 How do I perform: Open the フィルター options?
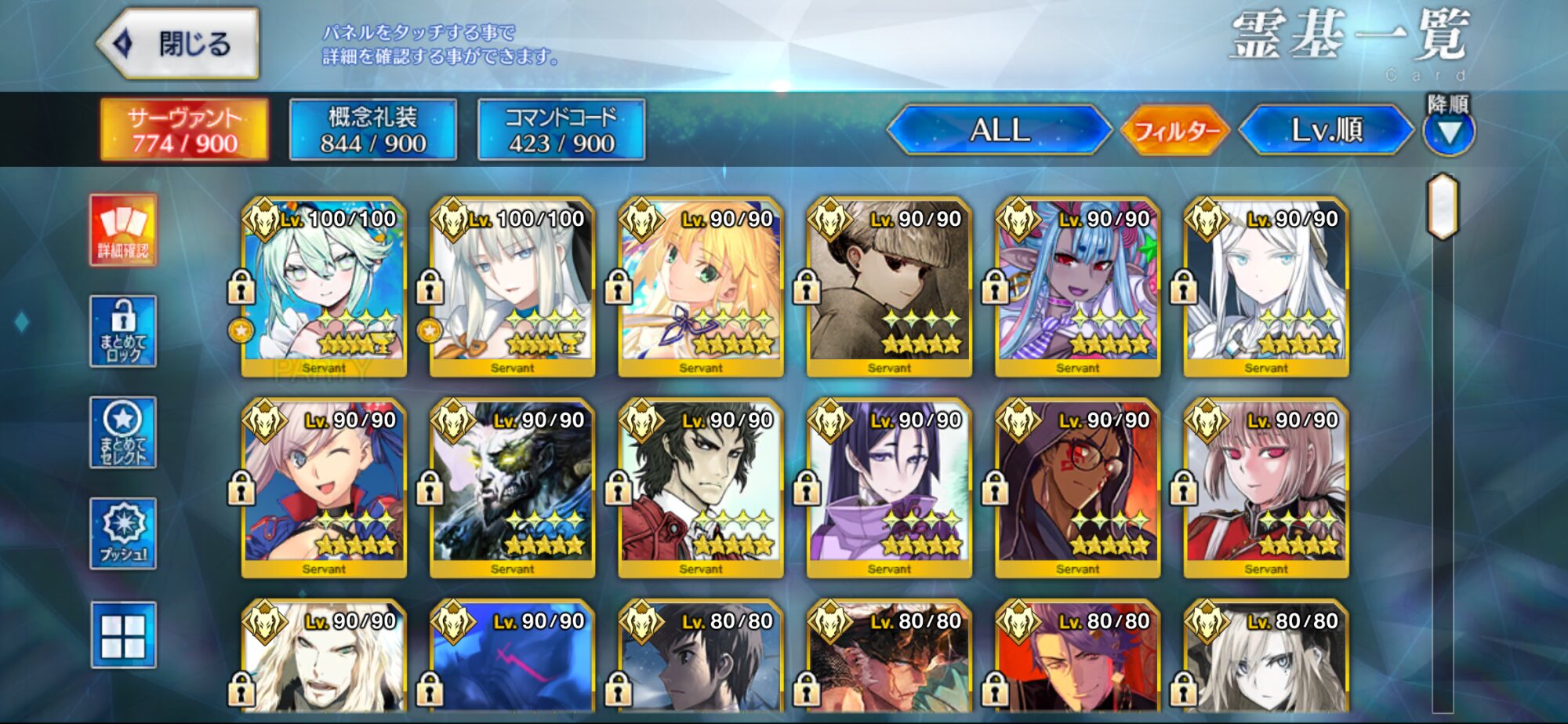[1176, 130]
